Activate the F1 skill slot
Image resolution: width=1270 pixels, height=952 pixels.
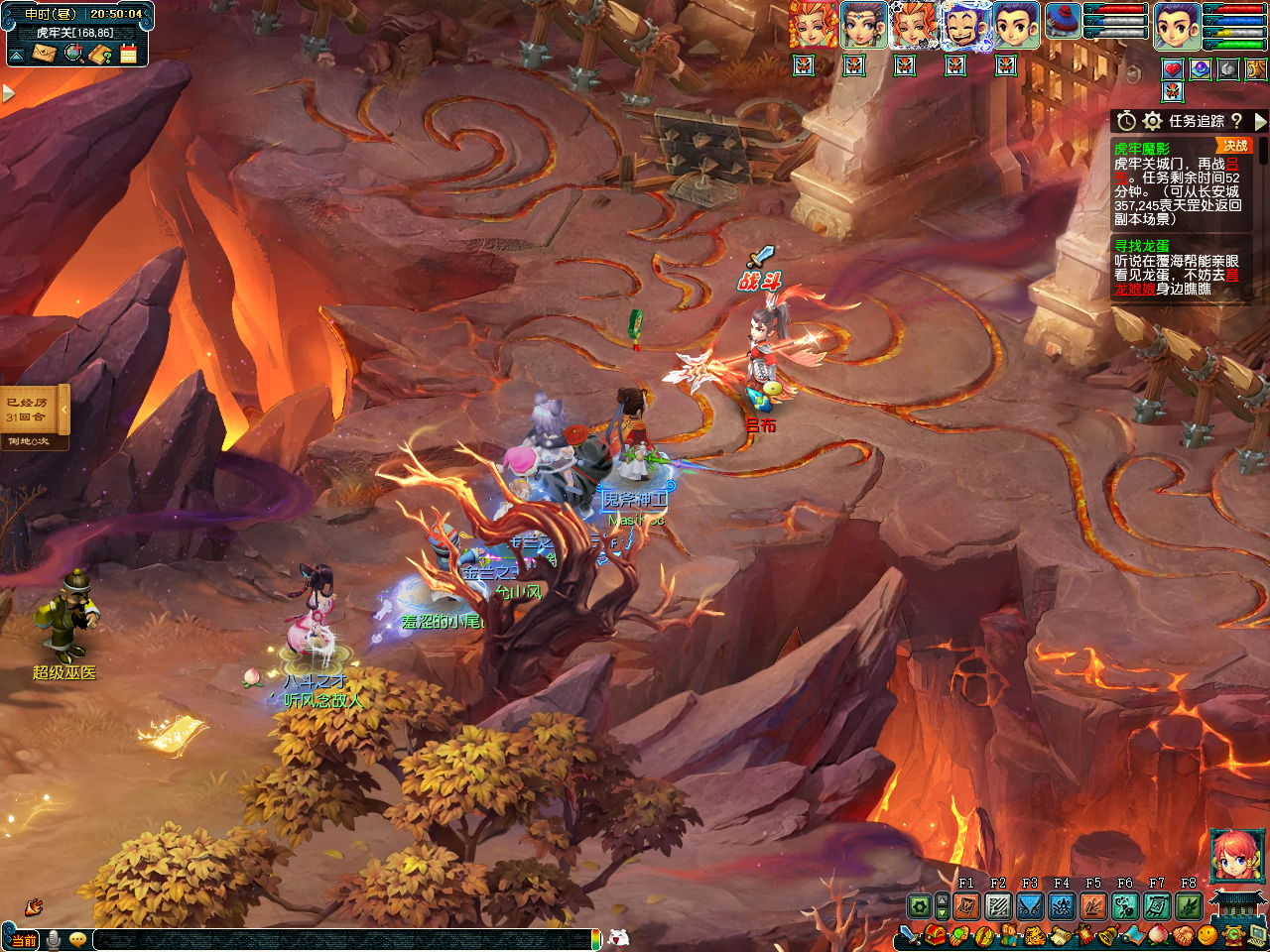[966, 905]
